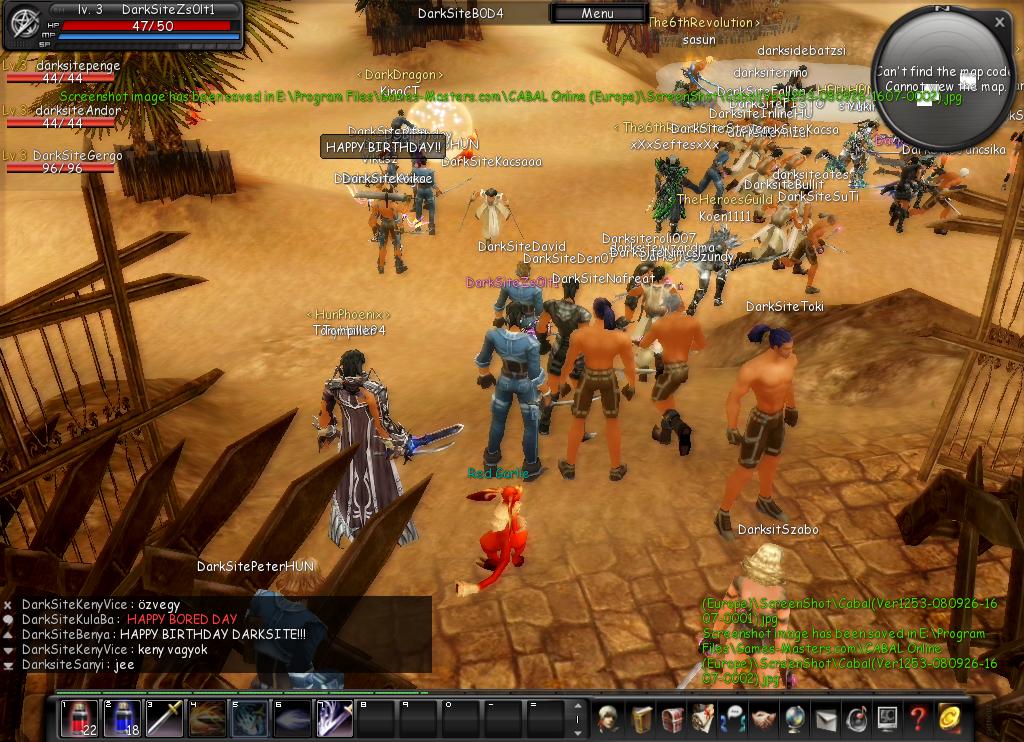Screen dimensions: 1024x742
Task: Open the brown book icon
Action: [640, 718]
